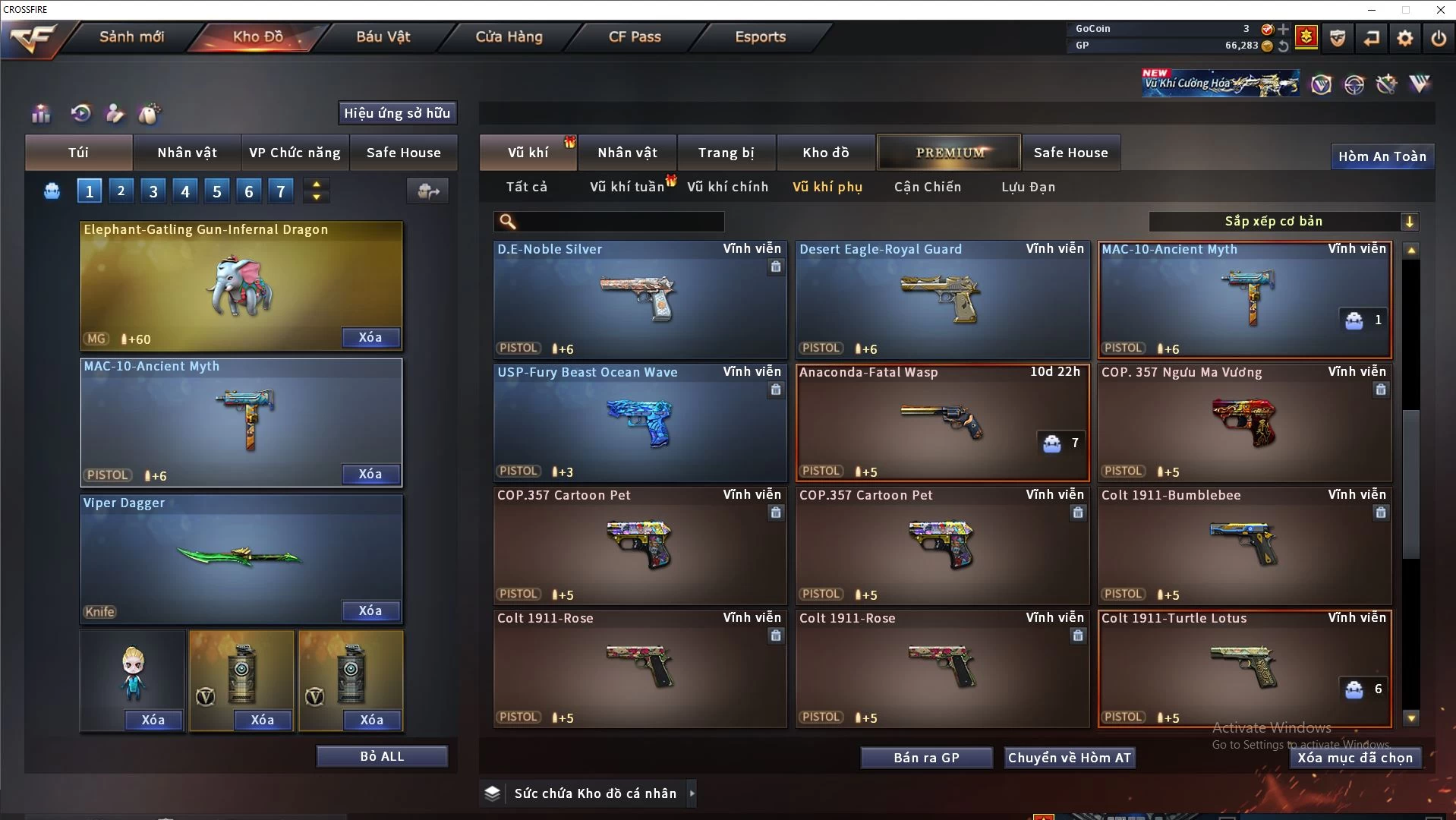Remove the Viper Dagger from the bag
The height and width of the screenshot is (820, 1456).
point(370,610)
